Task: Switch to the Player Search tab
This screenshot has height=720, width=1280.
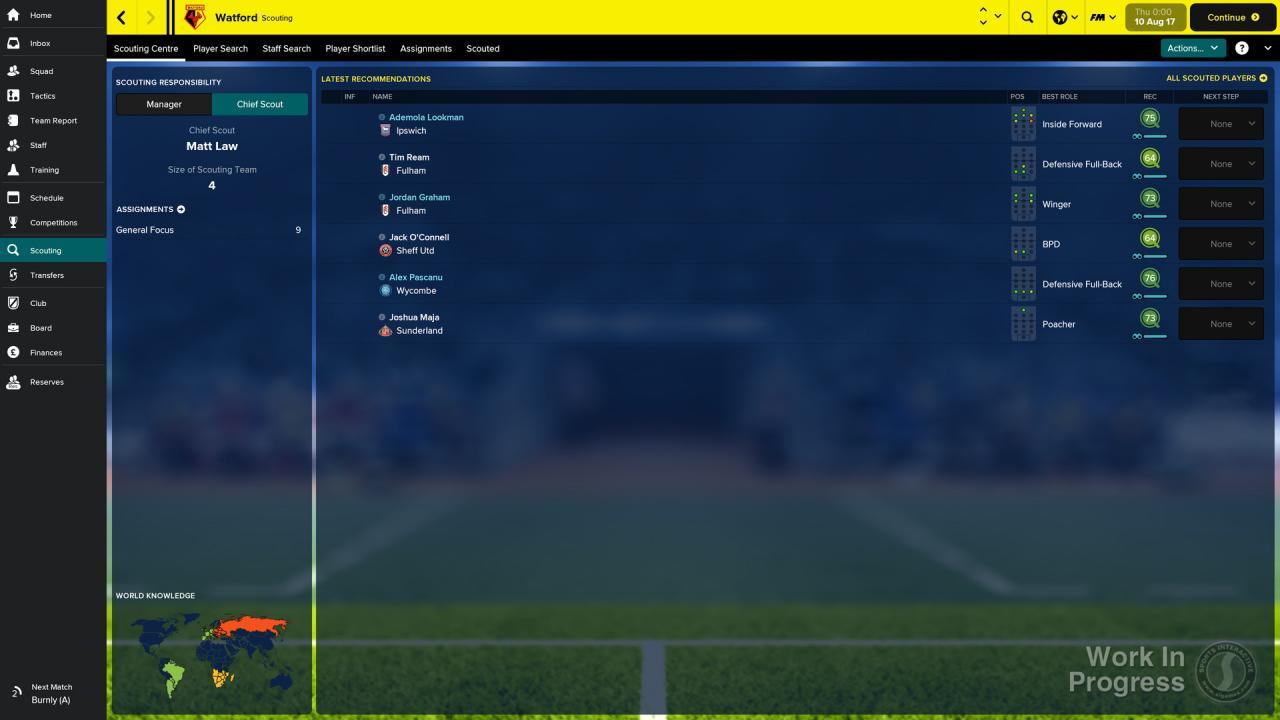Action: coord(220,48)
